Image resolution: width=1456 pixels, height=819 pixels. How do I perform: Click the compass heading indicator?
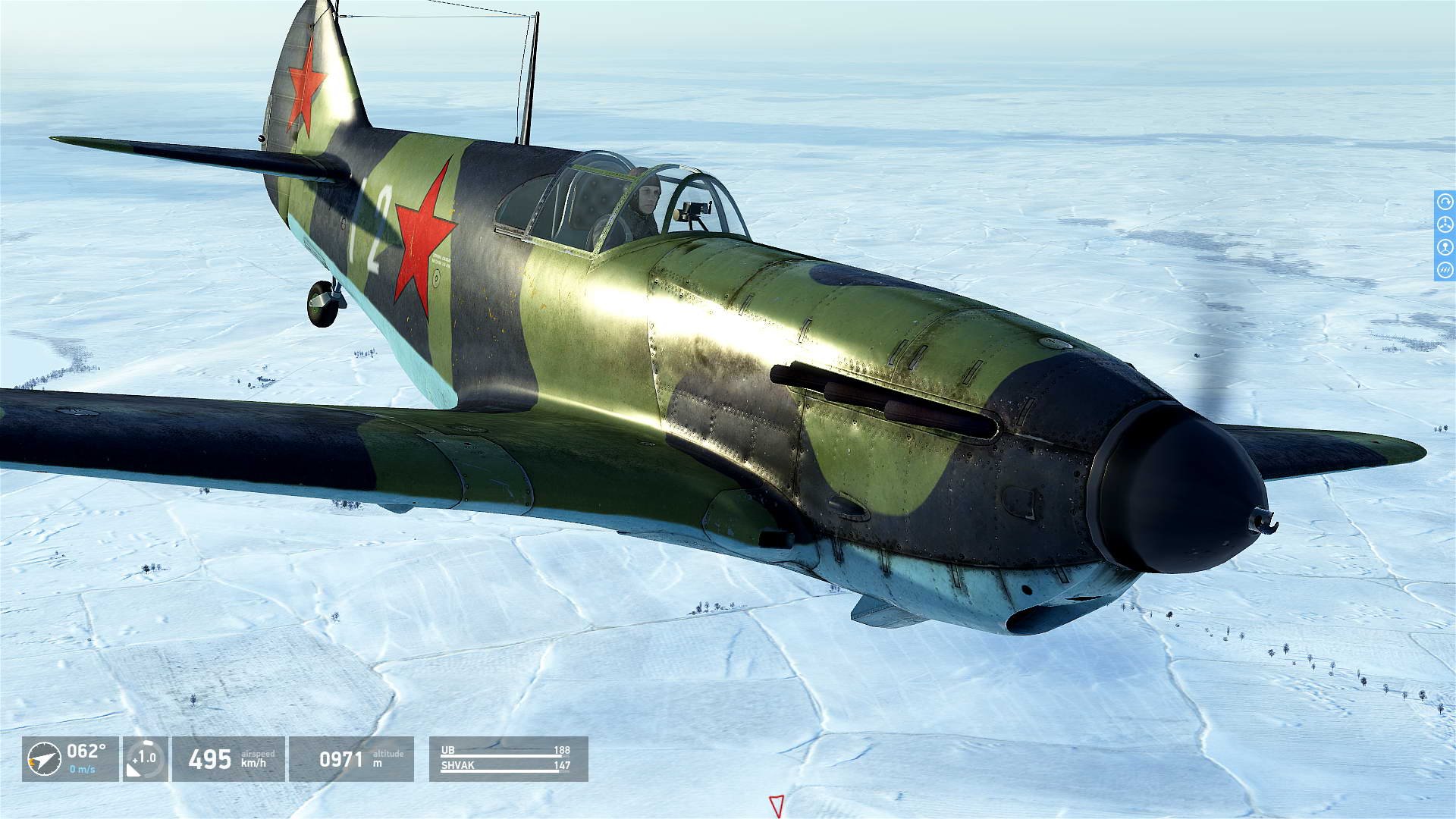[x=44, y=758]
